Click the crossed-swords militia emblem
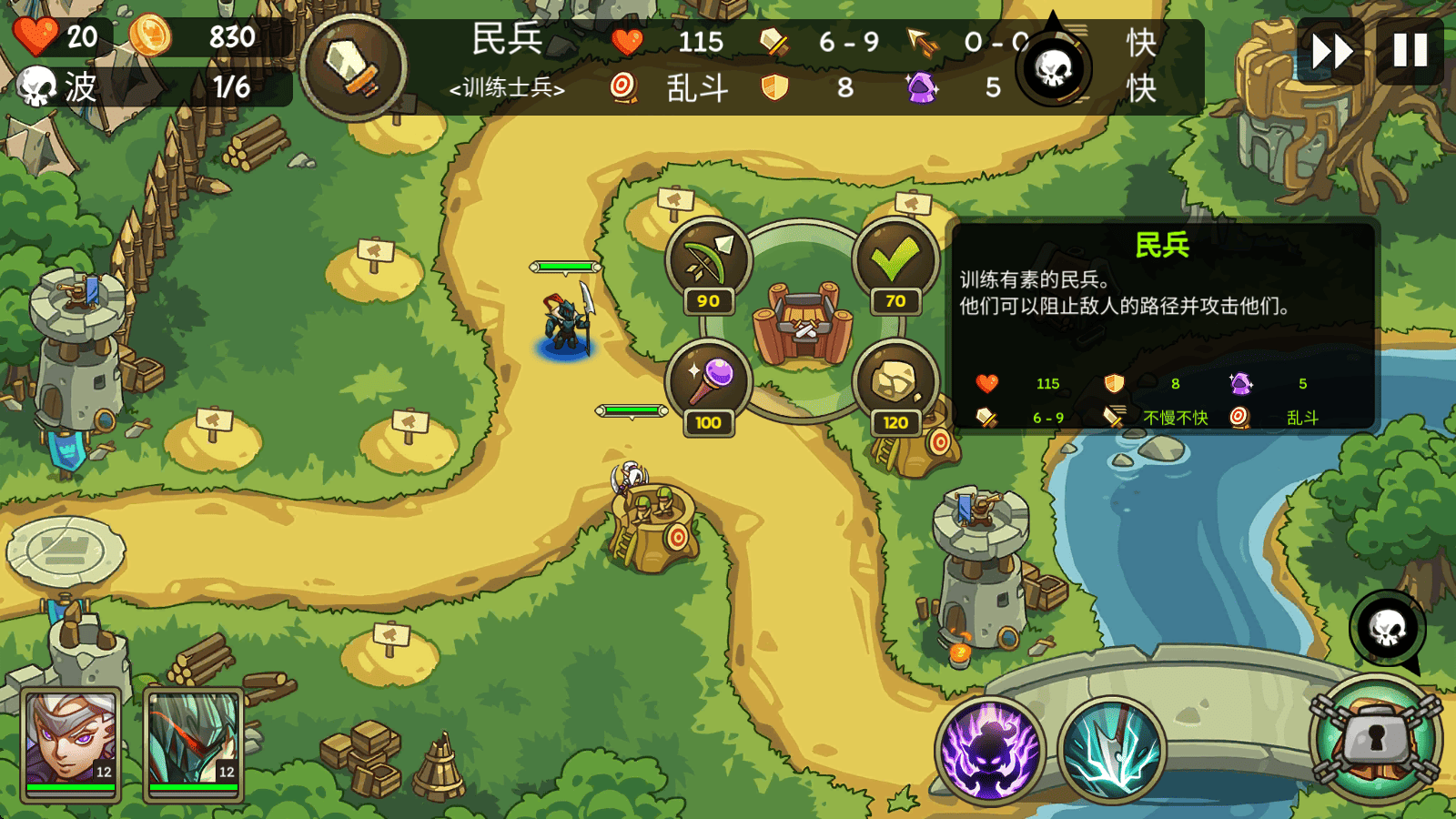The image size is (1456, 819). pyautogui.click(x=355, y=62)
